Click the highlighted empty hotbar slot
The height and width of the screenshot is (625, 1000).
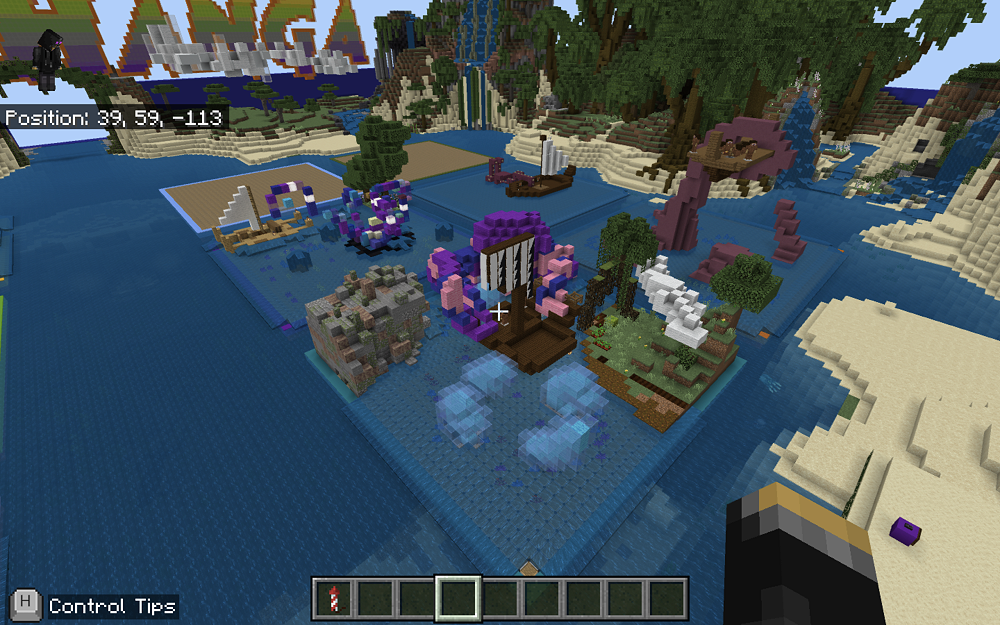coord(458,598)
